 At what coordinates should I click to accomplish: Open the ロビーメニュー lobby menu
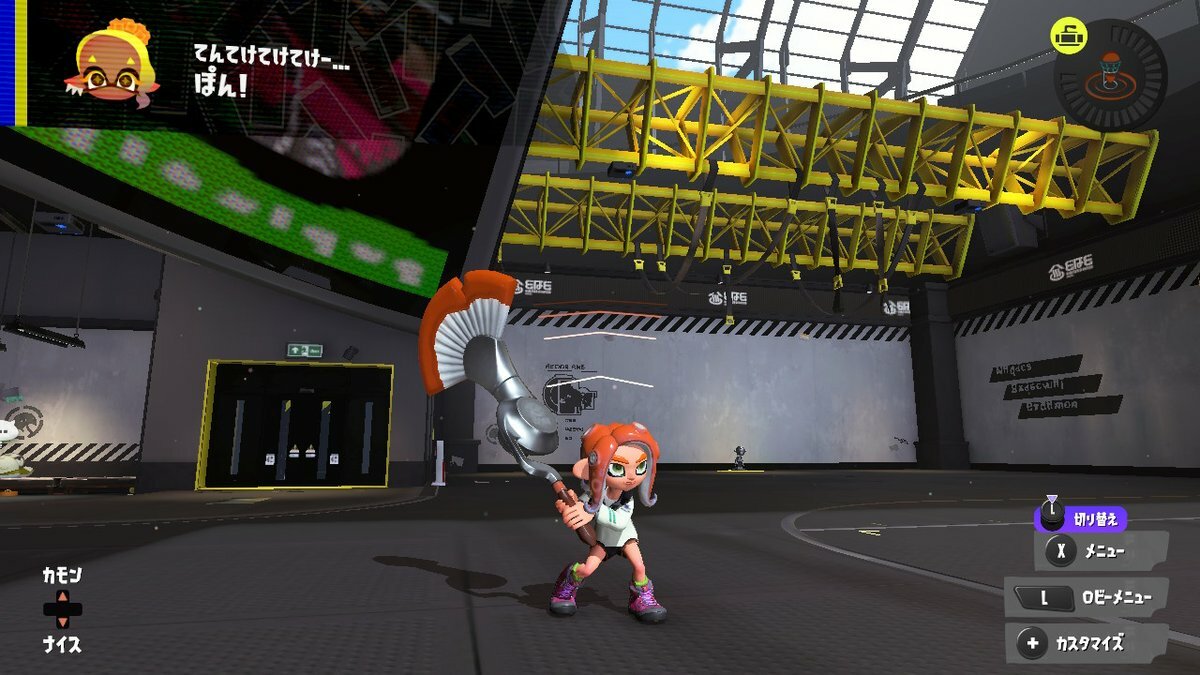pos(1087,598)
